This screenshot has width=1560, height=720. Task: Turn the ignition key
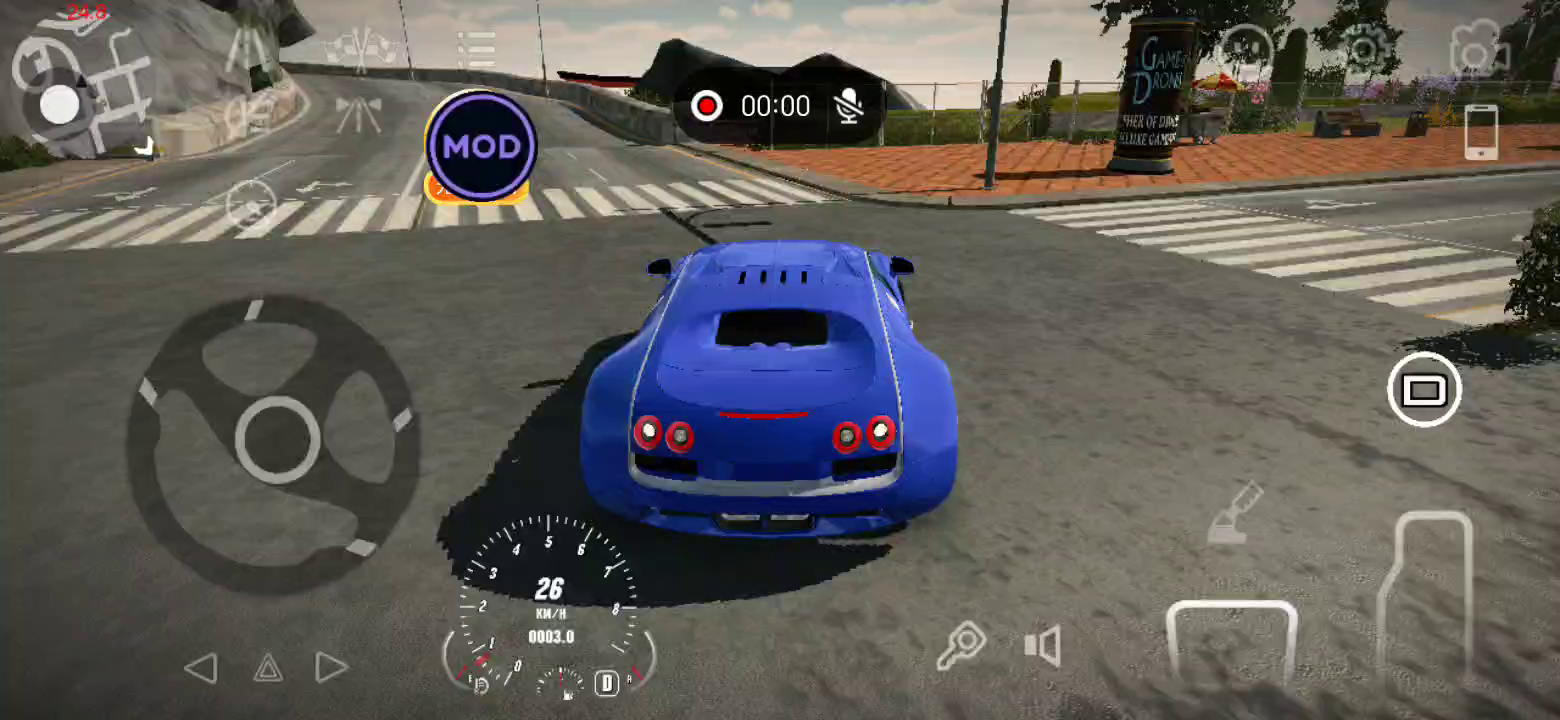961,646
